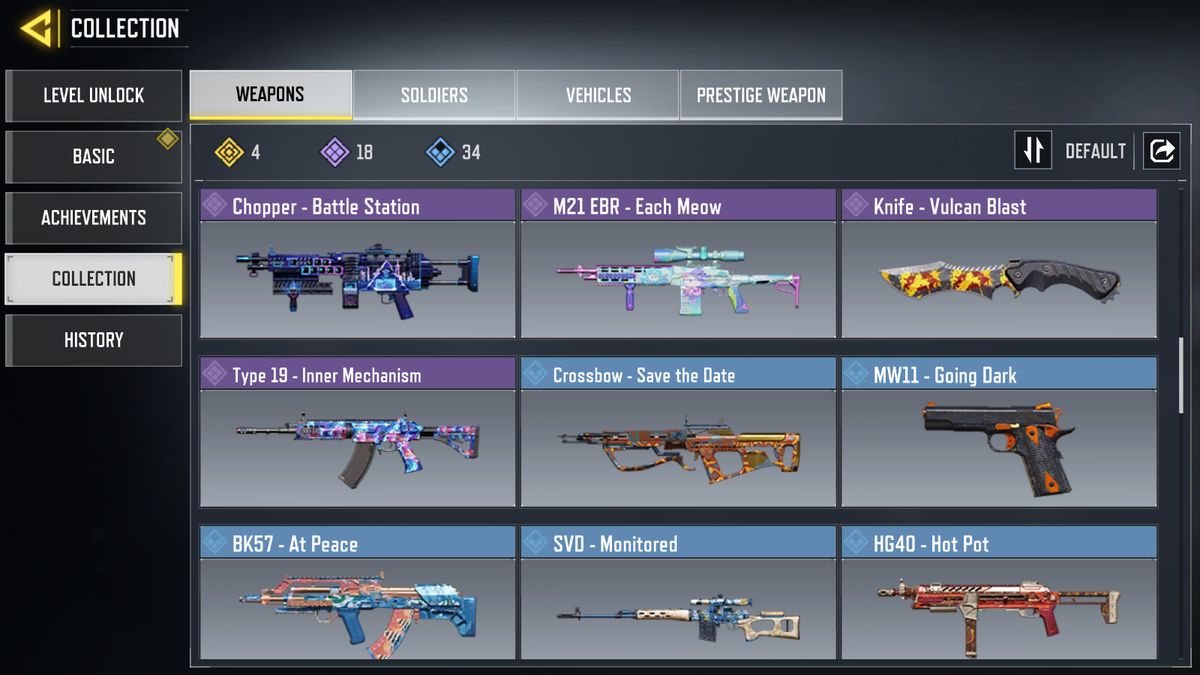
Task: Open the History section
Action: (x=93, y=340)
